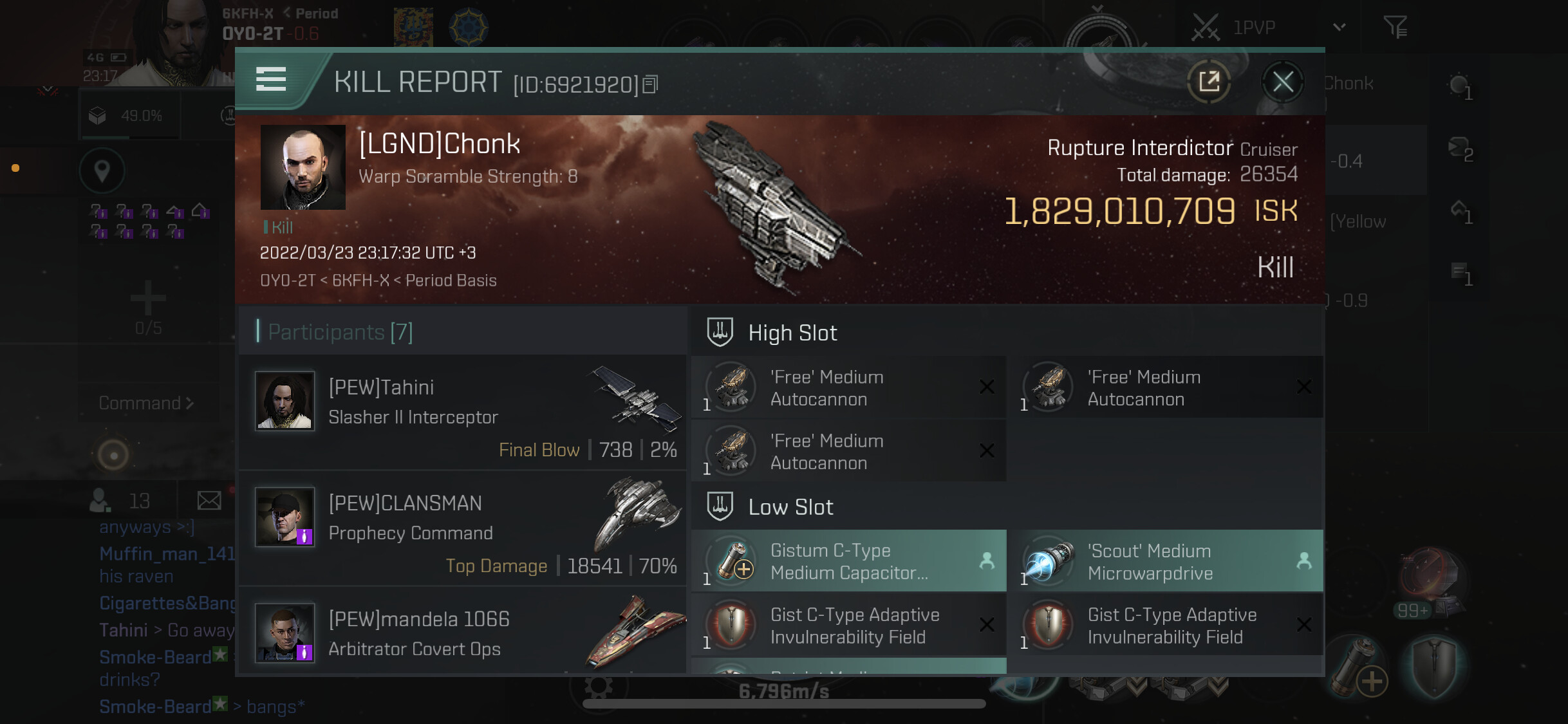
Task: Copy the kill report ID
Action: click(651, 84)
